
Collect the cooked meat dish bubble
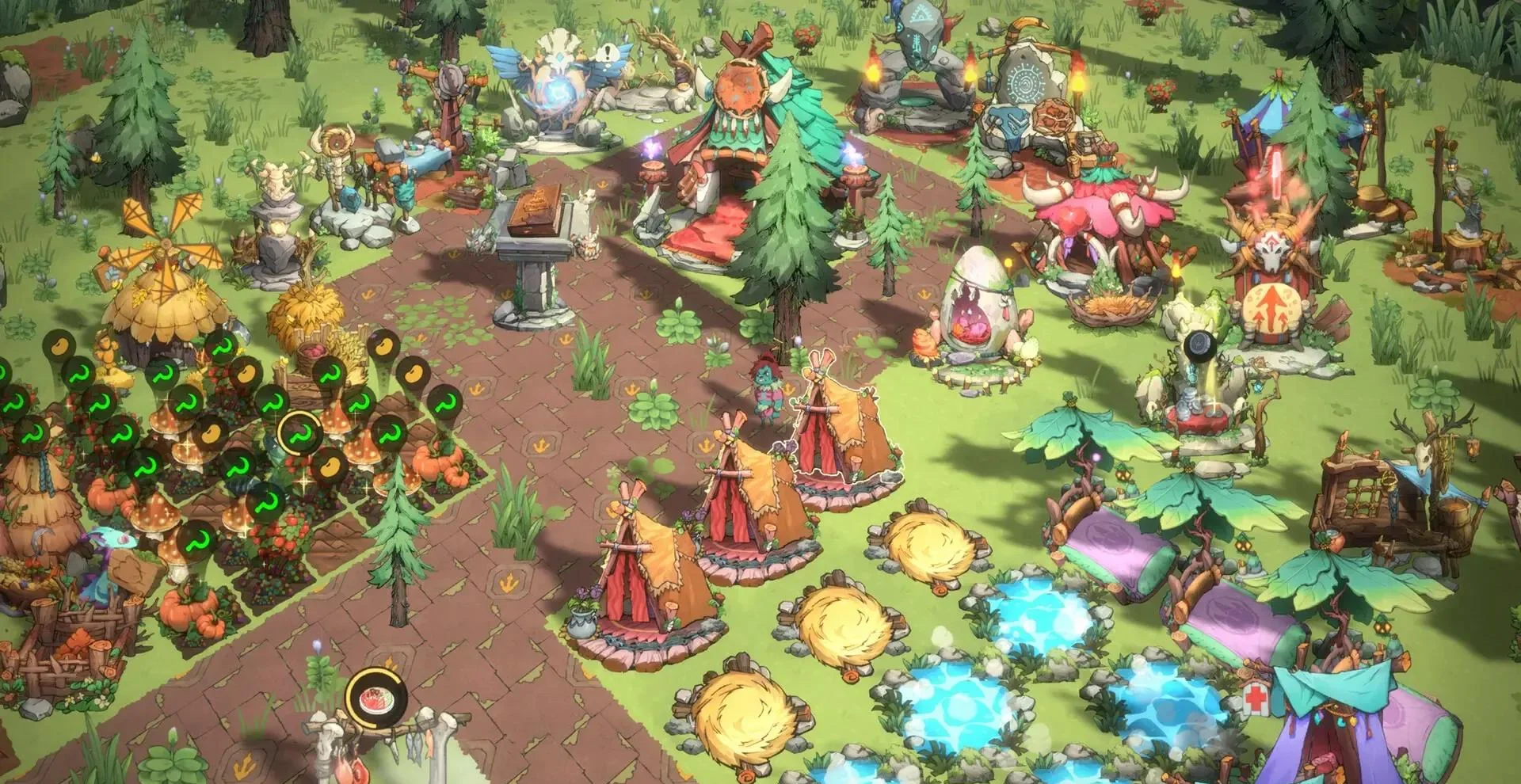pos(375,699)
